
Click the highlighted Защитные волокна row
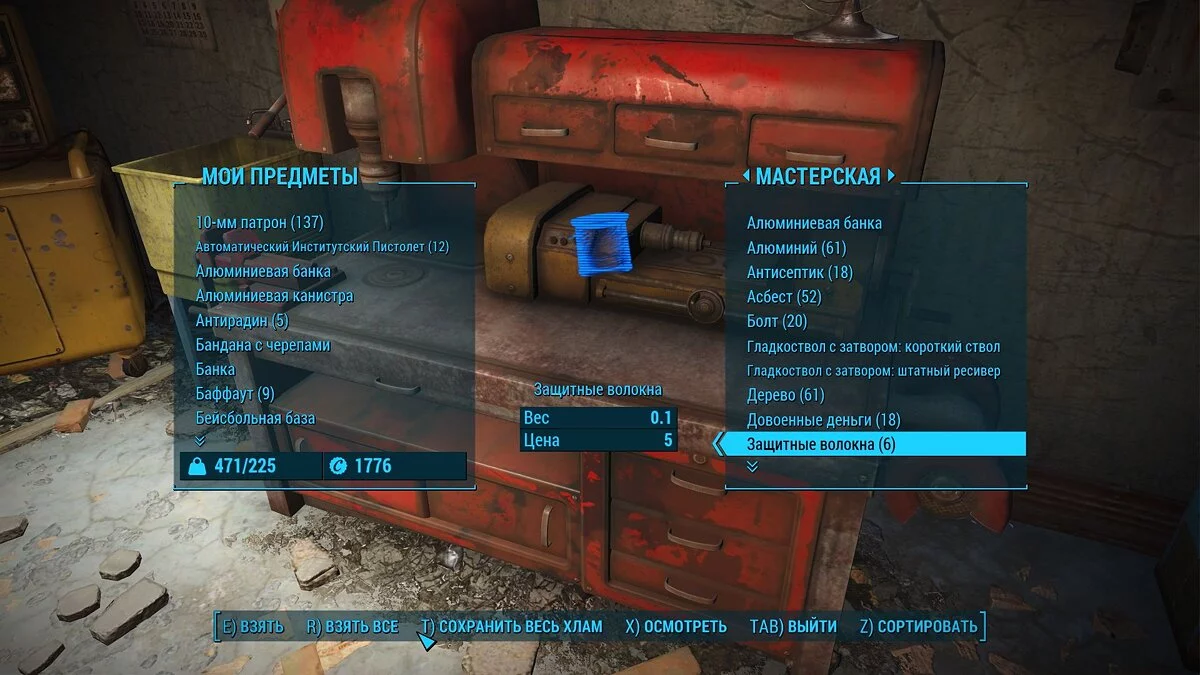pyautogui.click(x=872, y=444)
